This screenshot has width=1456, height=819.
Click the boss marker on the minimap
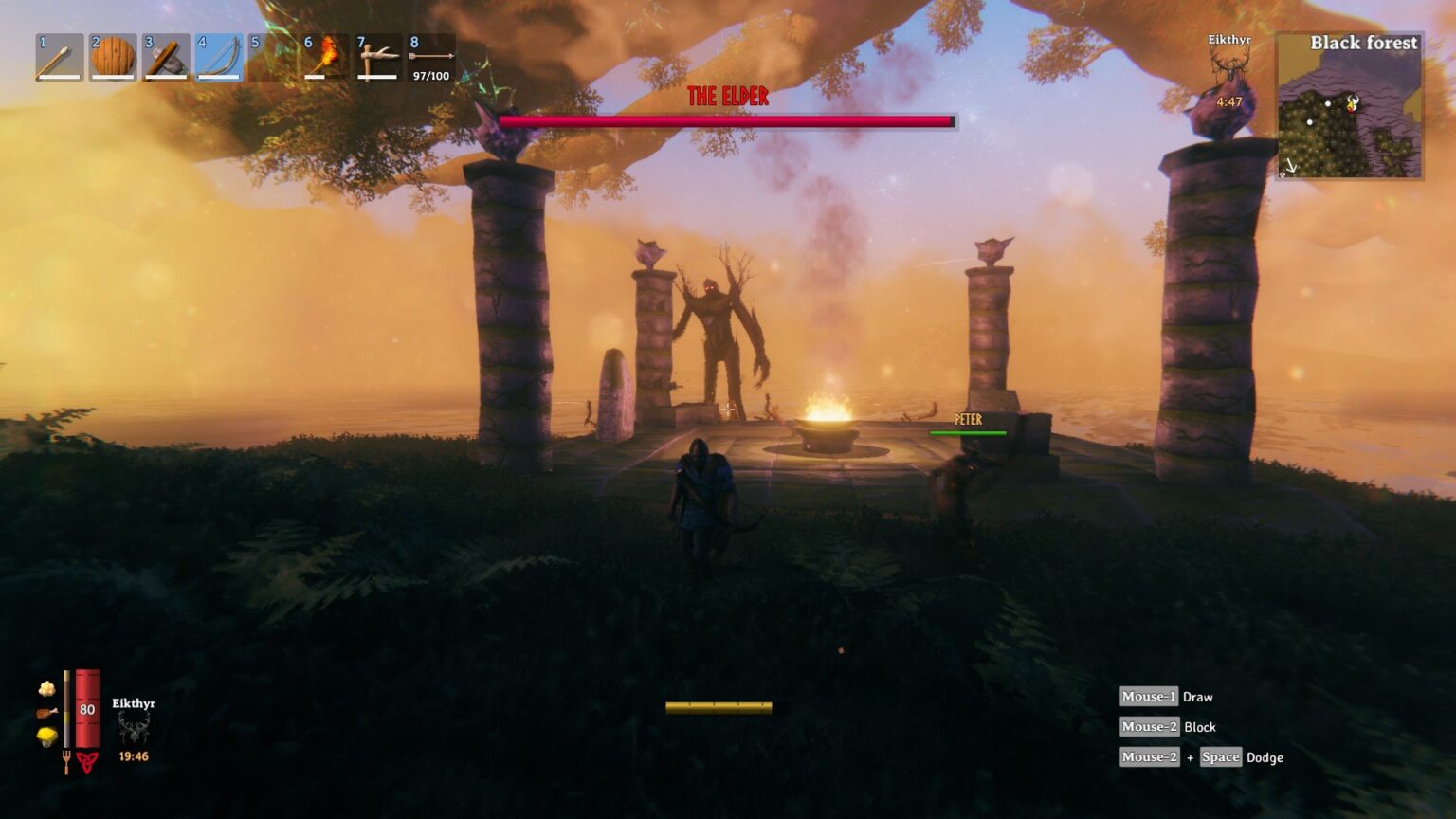(1353, 103)
